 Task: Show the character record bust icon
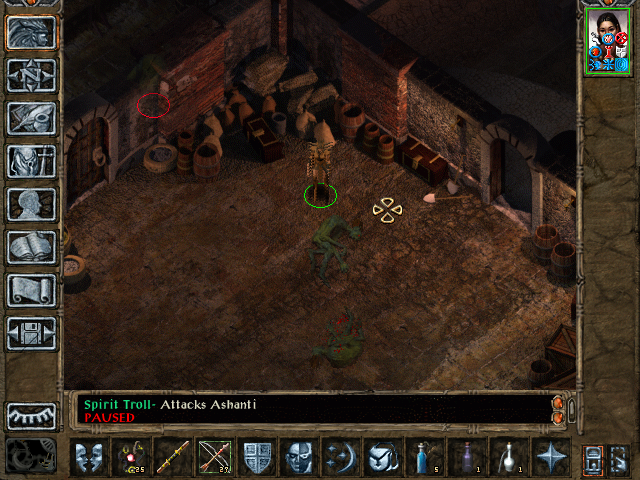31,204
